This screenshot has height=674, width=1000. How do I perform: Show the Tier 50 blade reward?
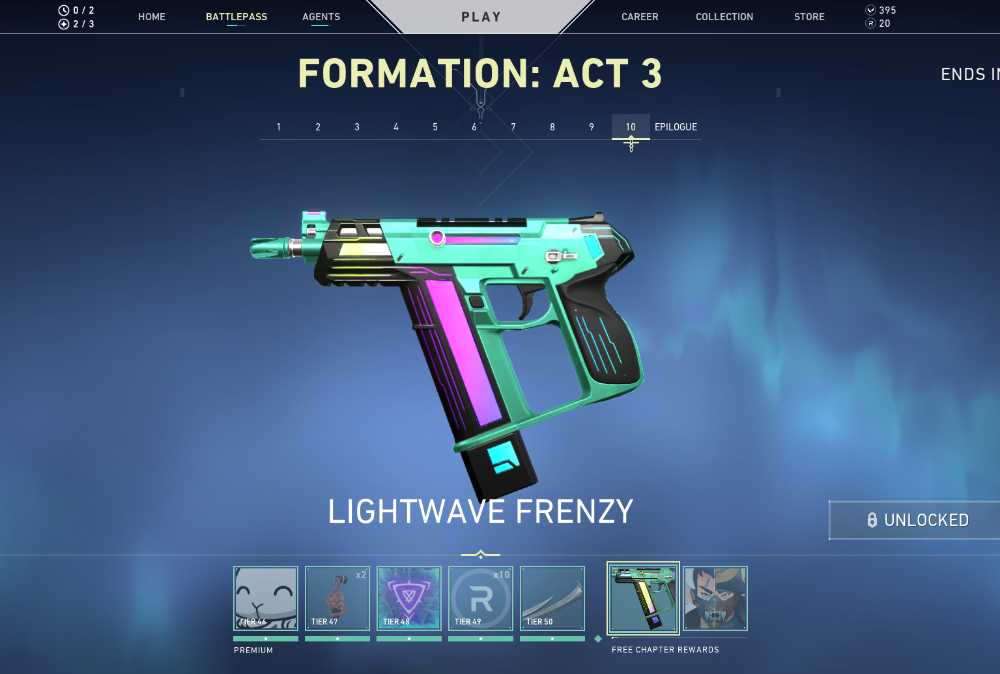(x=552, y=598)
